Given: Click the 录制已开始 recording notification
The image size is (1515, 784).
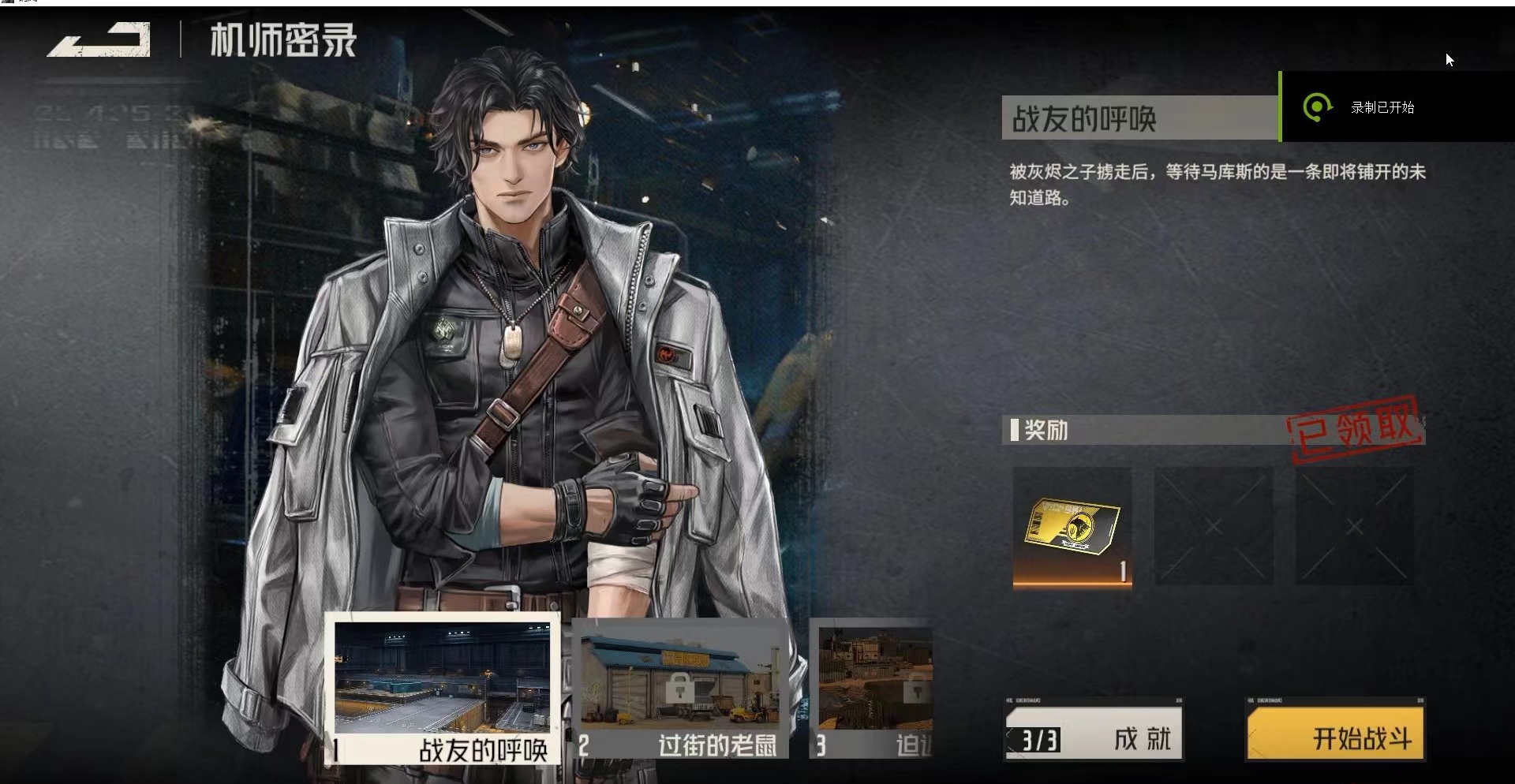Looking at the screenshot, I should tap(1381, 107).
